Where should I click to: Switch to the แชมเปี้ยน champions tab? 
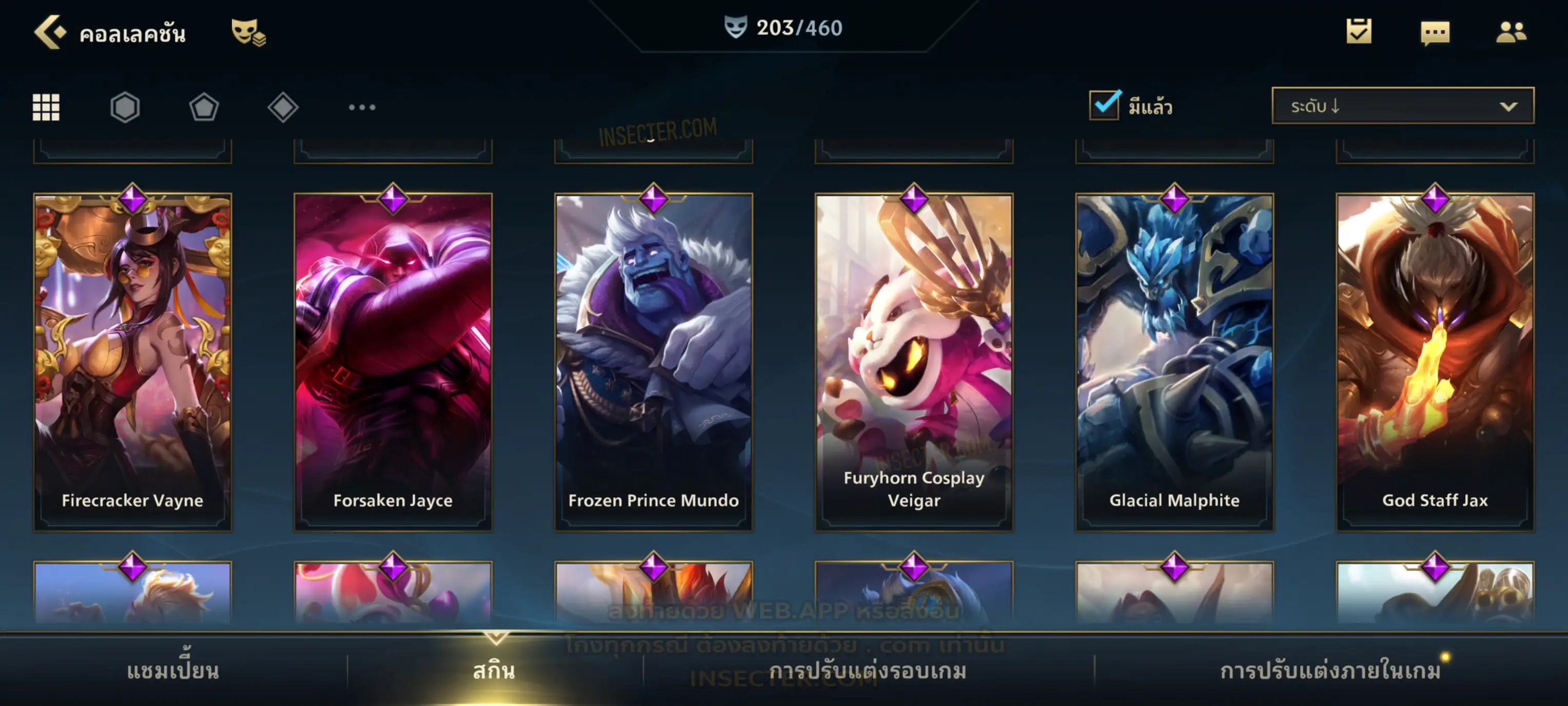click(173, 671)
